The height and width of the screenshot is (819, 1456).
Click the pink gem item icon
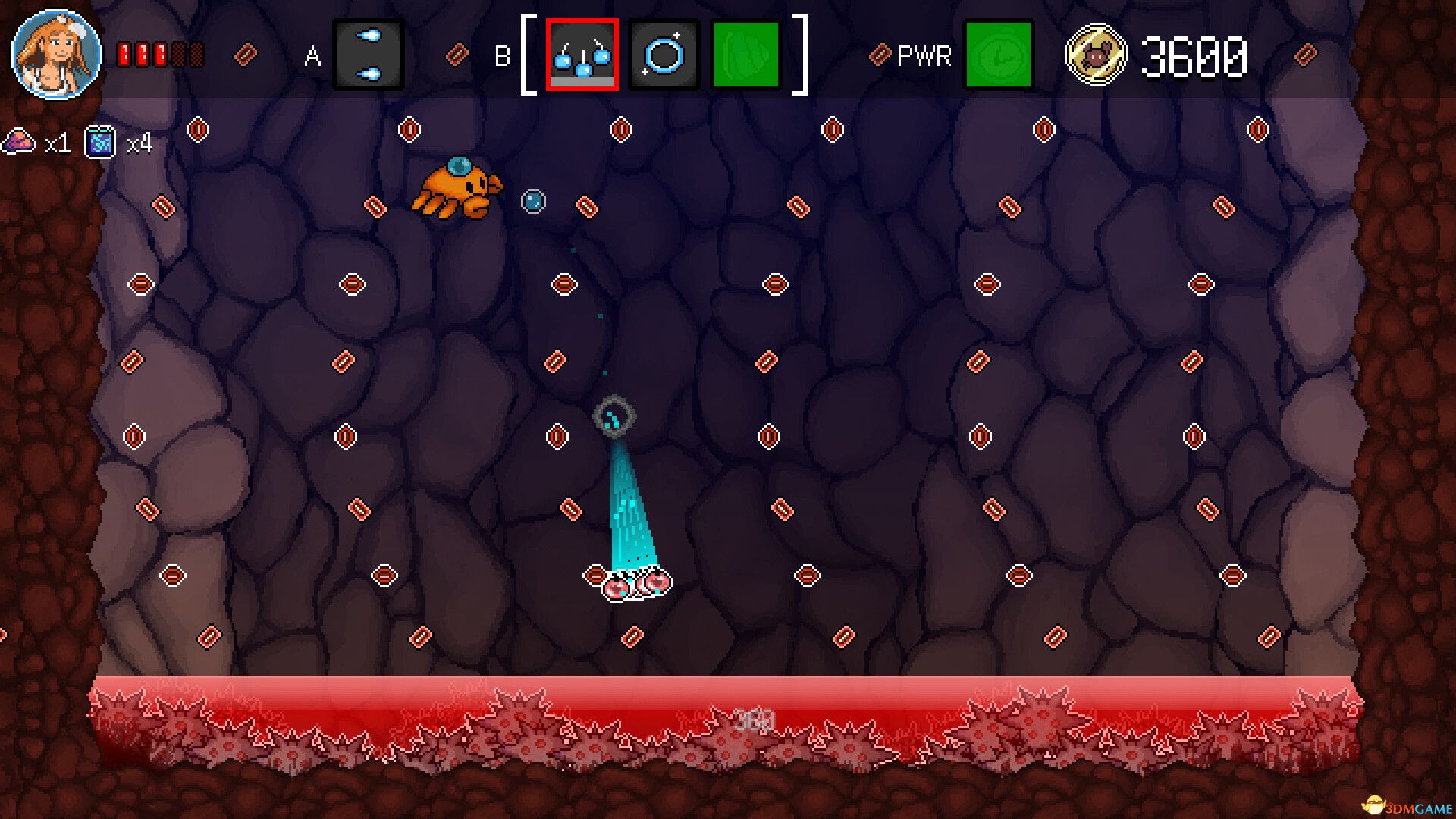(x=19, y=142)
